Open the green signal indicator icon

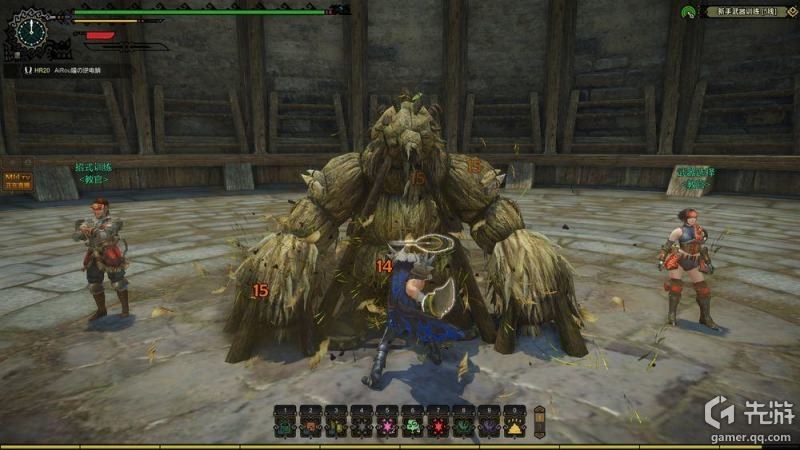(x=688, y=12)
